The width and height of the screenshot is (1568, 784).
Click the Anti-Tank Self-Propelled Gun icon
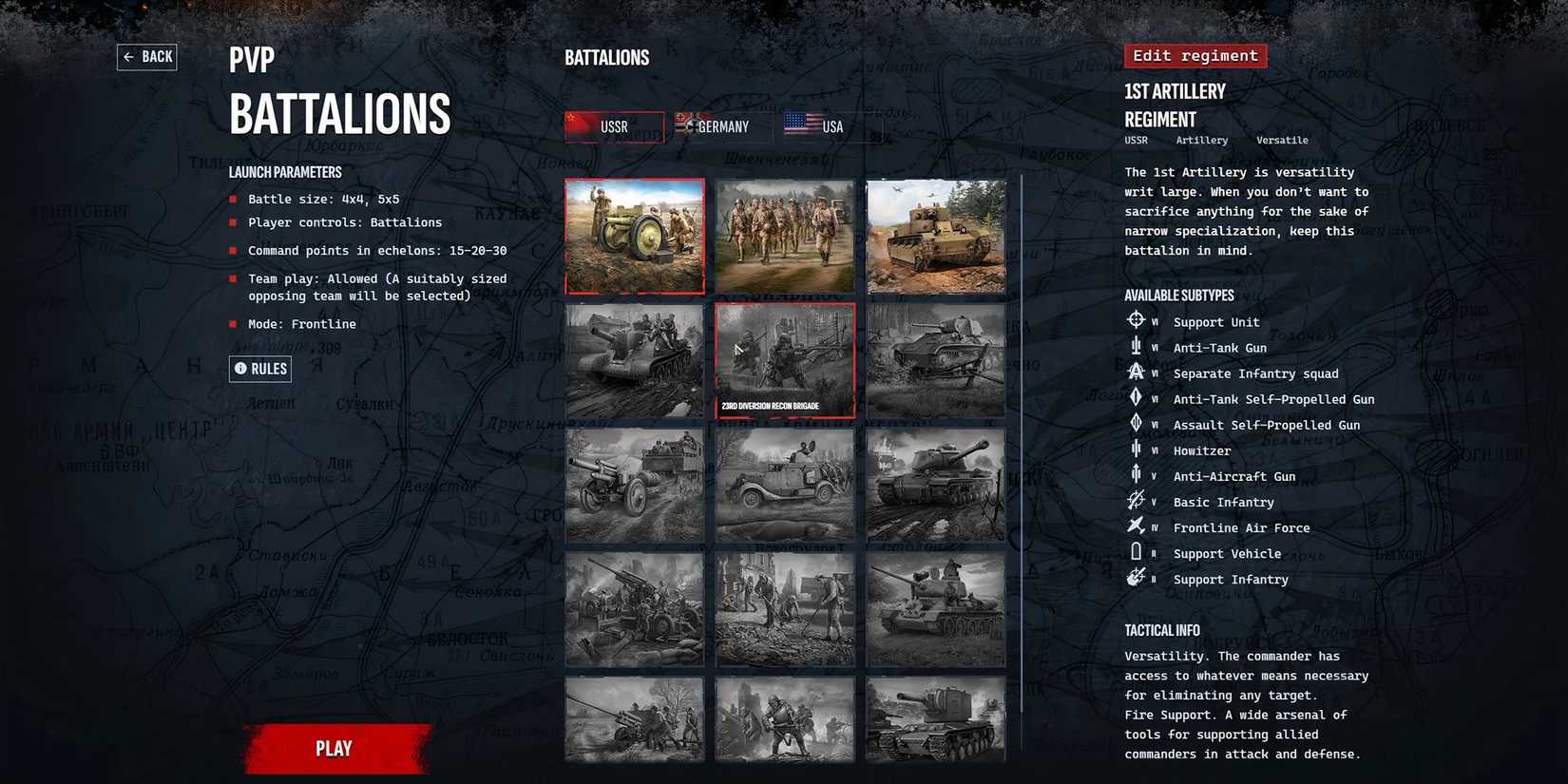tap(1137, 397)
